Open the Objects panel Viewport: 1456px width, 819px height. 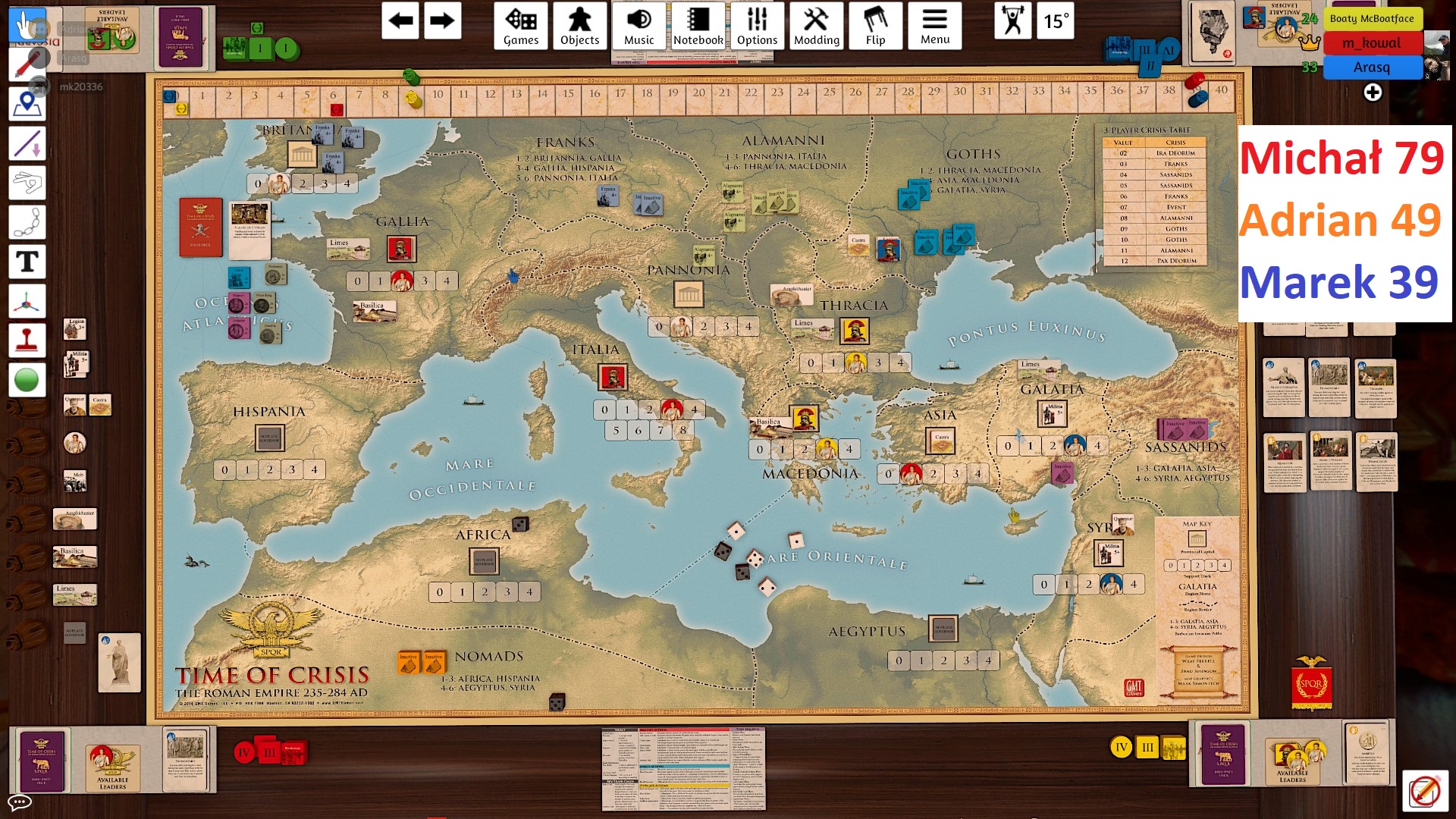[579, 26]
